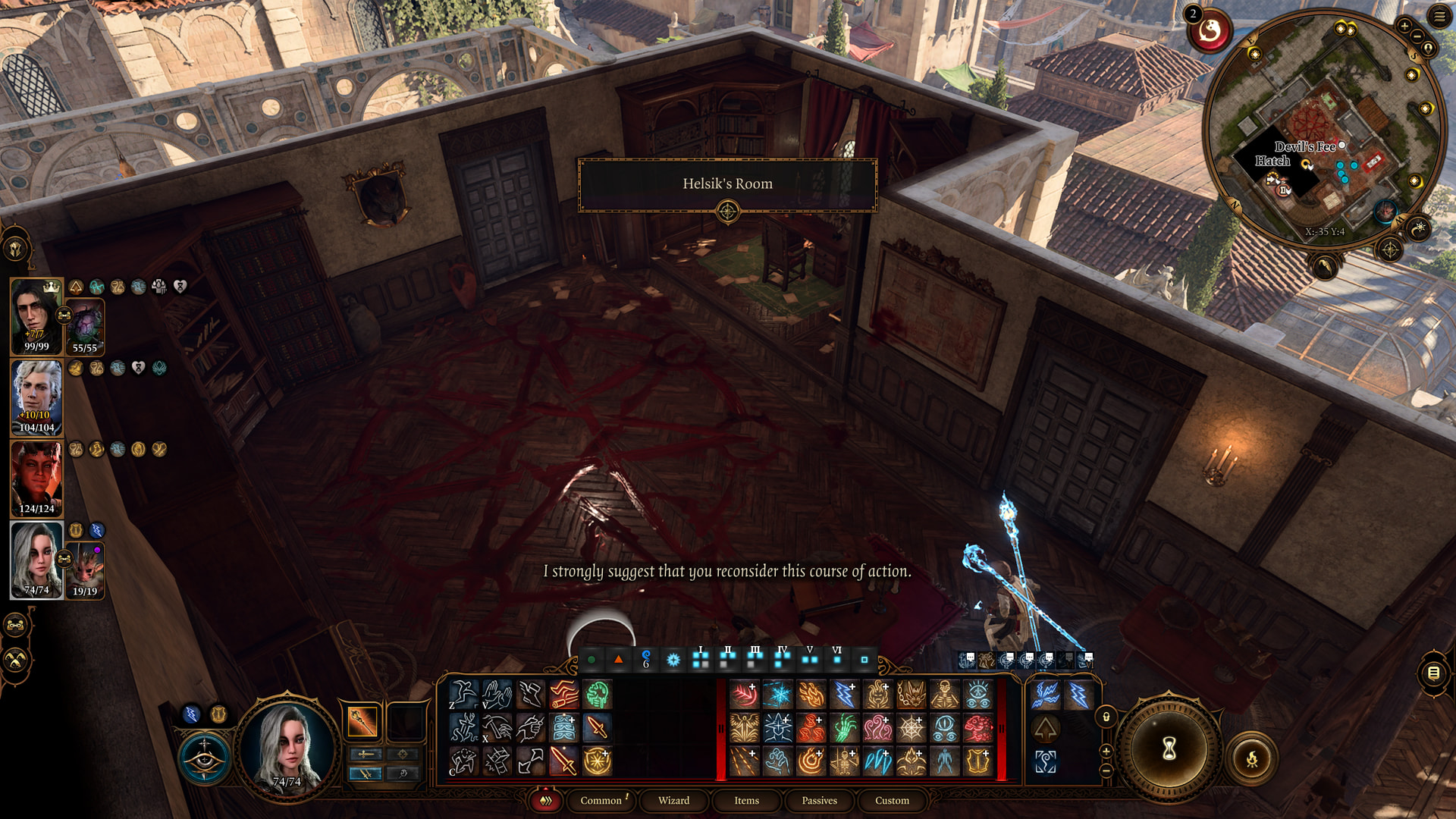Select the white-haired elf party portrait

[x=36, y=396]
